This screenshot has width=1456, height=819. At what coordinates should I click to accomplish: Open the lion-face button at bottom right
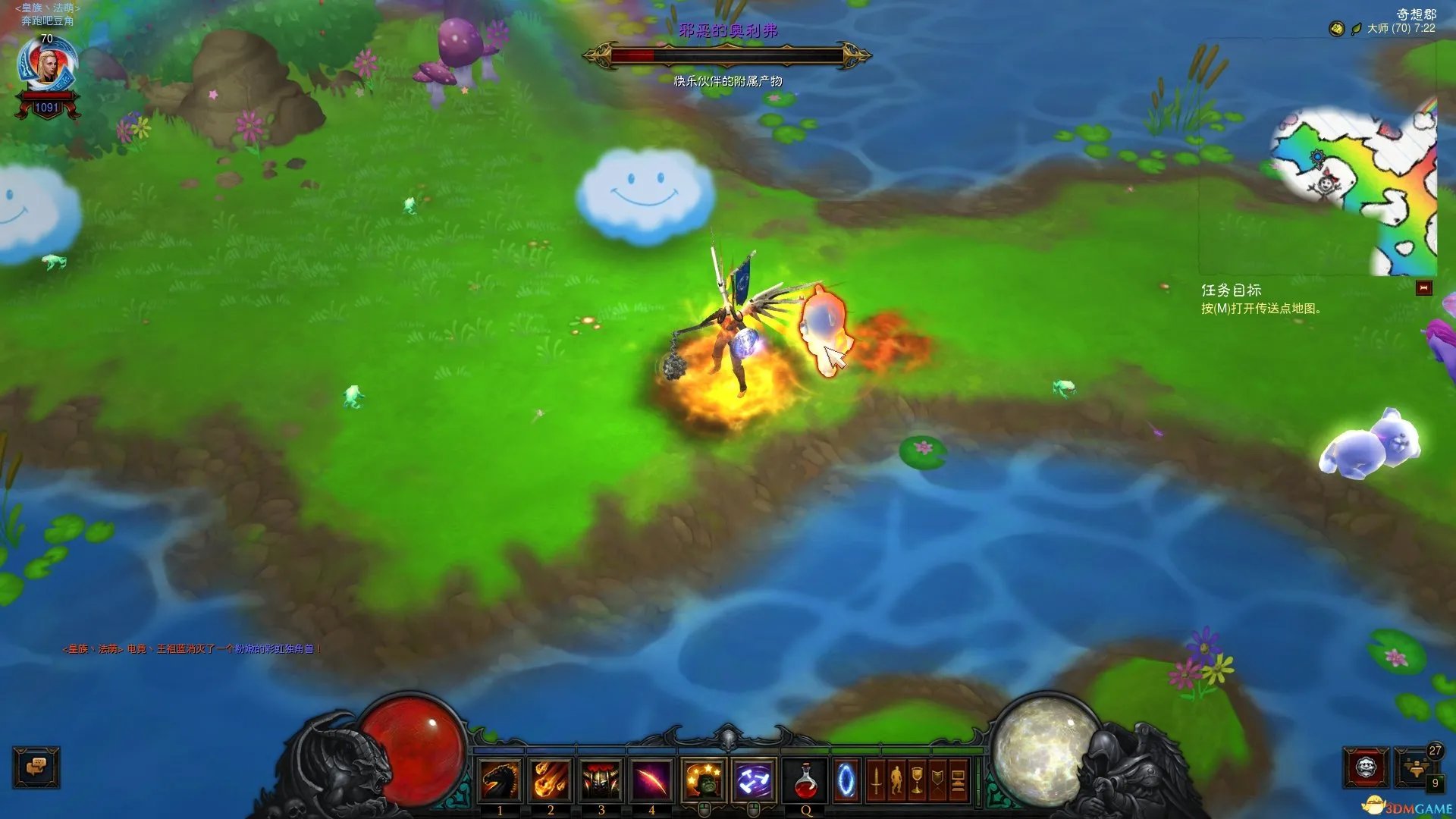[1366, 767]
